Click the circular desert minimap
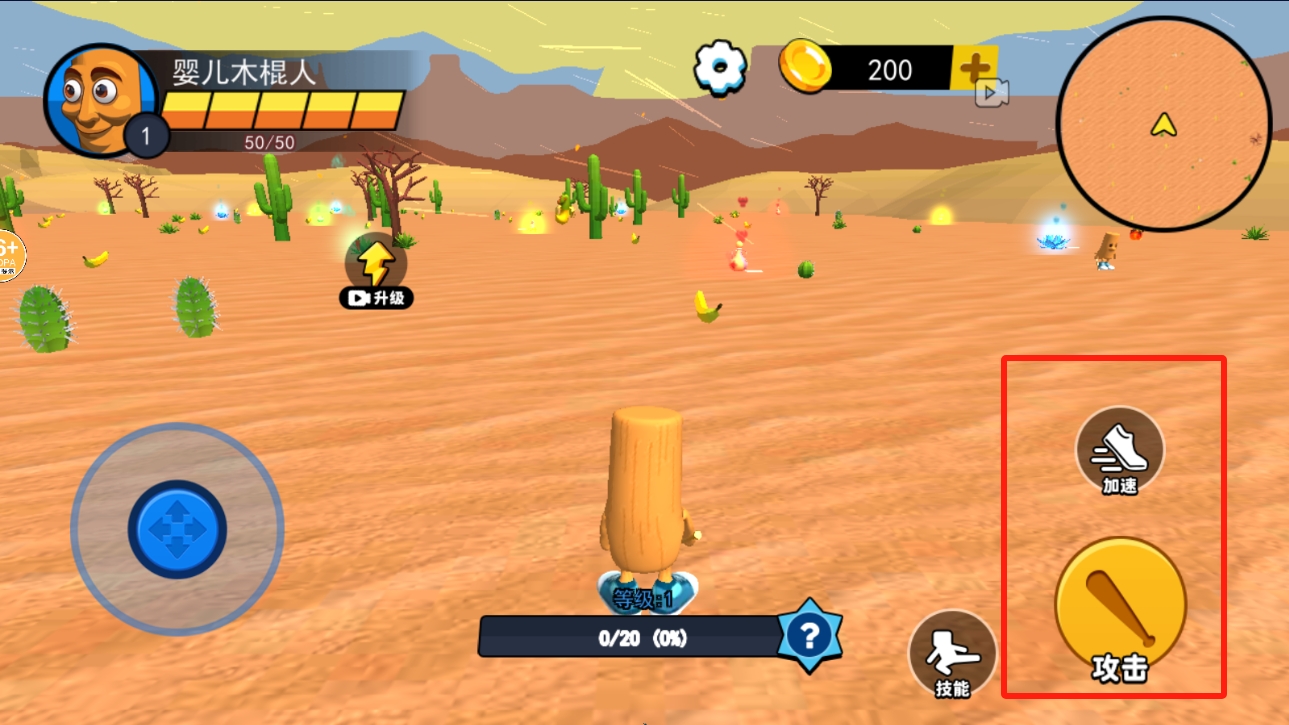Screen dimensions: 1289x725 pyautogui.click(x=1163, y=126)
